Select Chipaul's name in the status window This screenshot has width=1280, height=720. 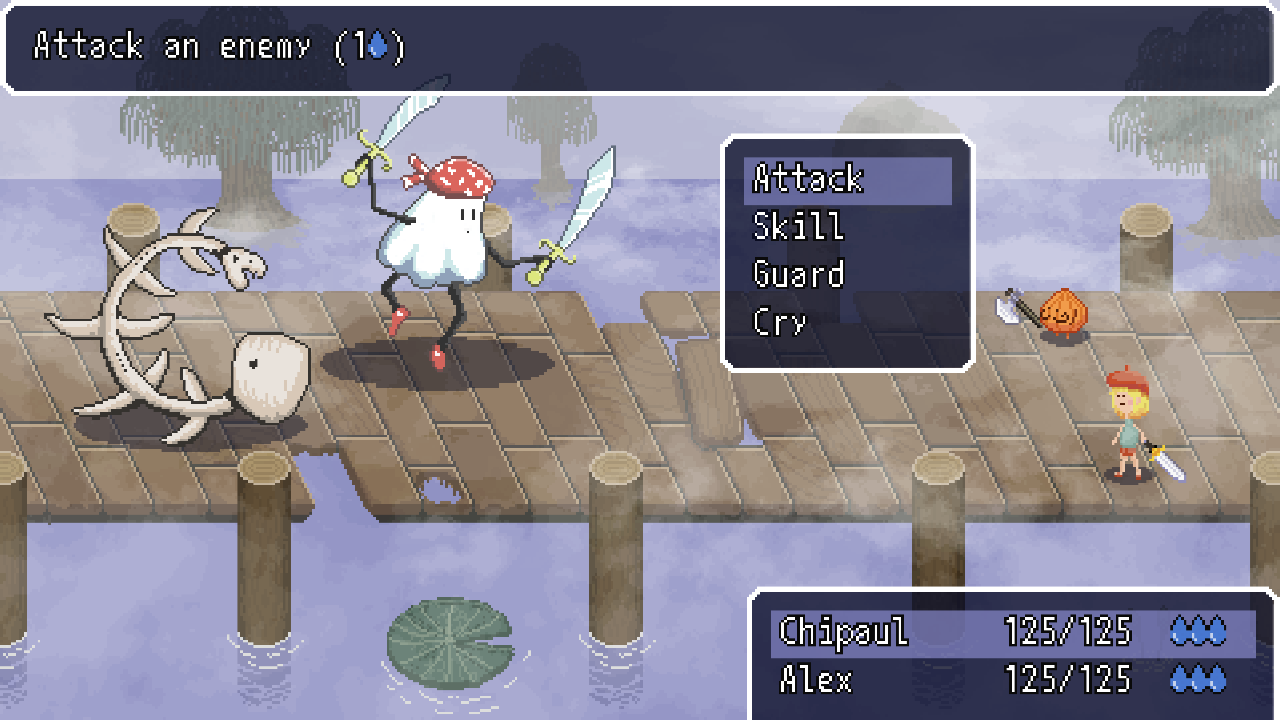[845, 632]
